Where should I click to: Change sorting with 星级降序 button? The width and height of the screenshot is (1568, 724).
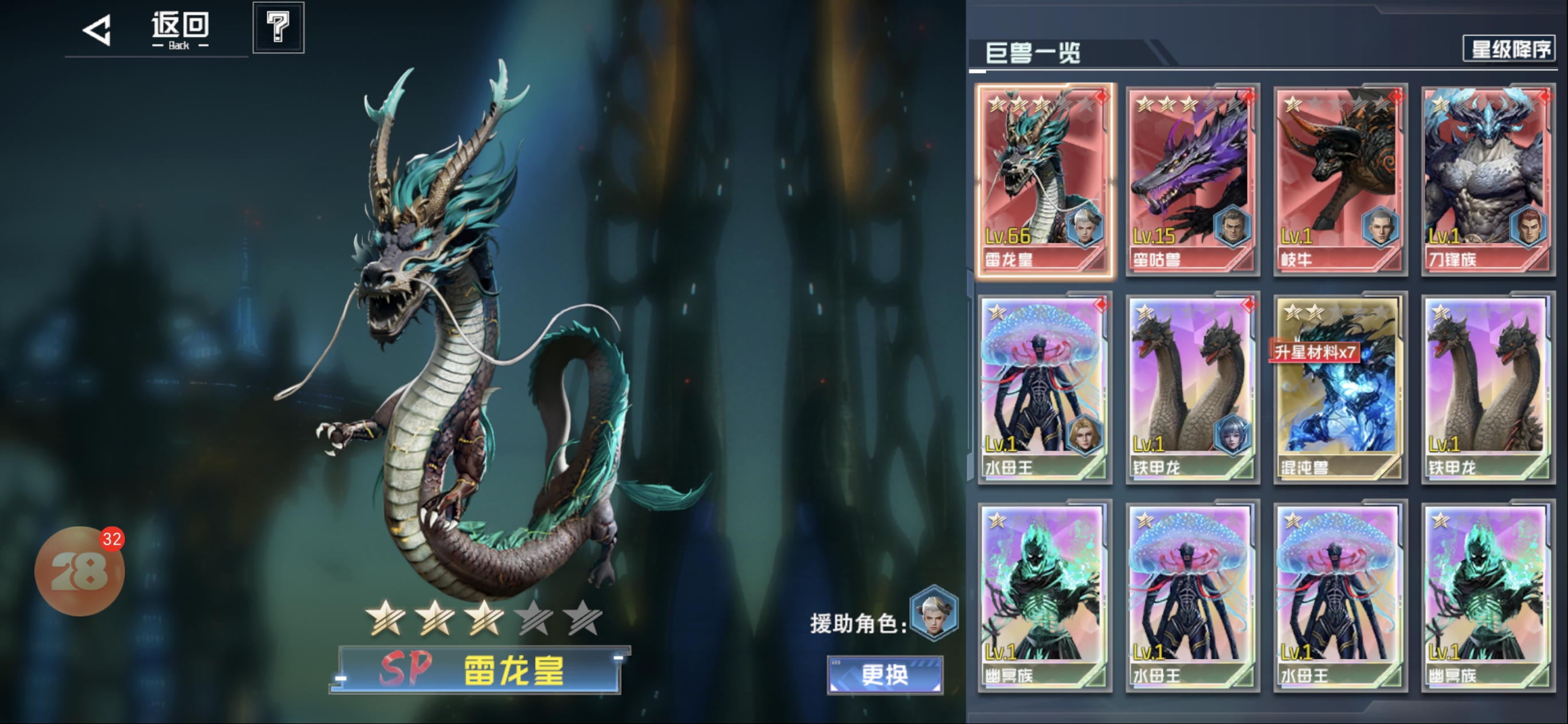tap(1509, 49)
